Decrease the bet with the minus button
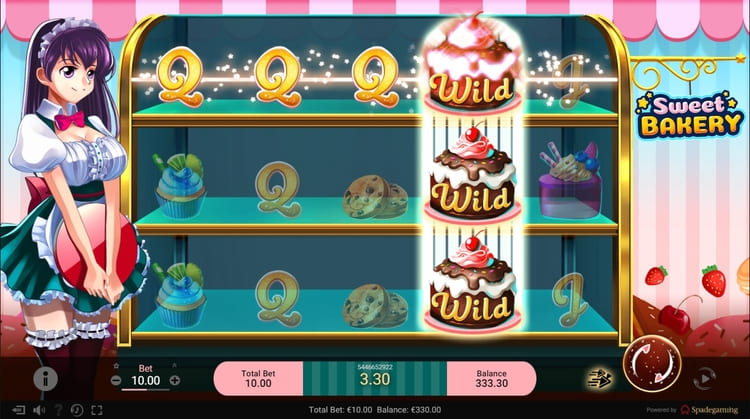This screenshot has height=419, width=750. [116, 380]
